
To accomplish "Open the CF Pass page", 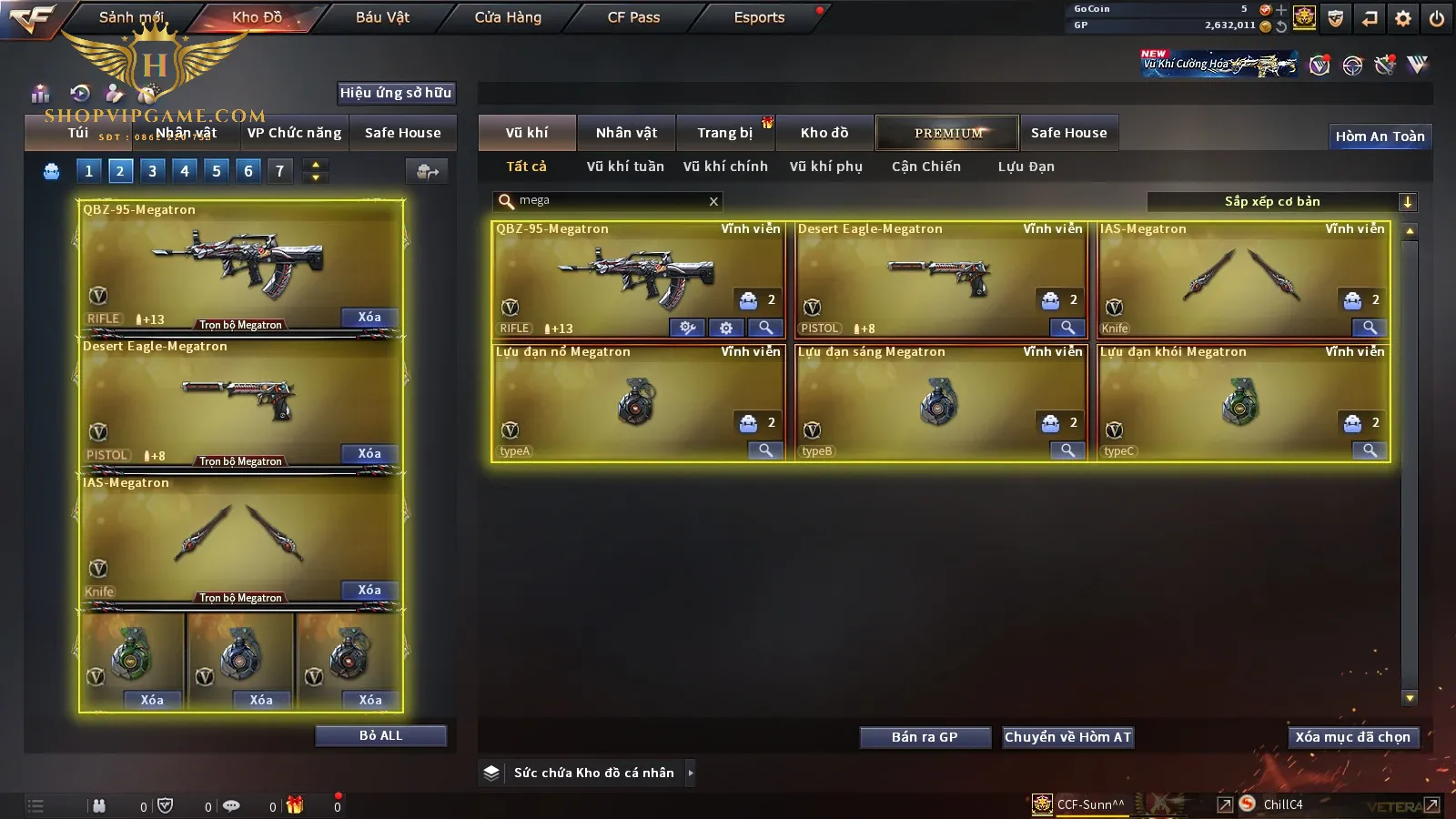I will [x=633, y=17].
